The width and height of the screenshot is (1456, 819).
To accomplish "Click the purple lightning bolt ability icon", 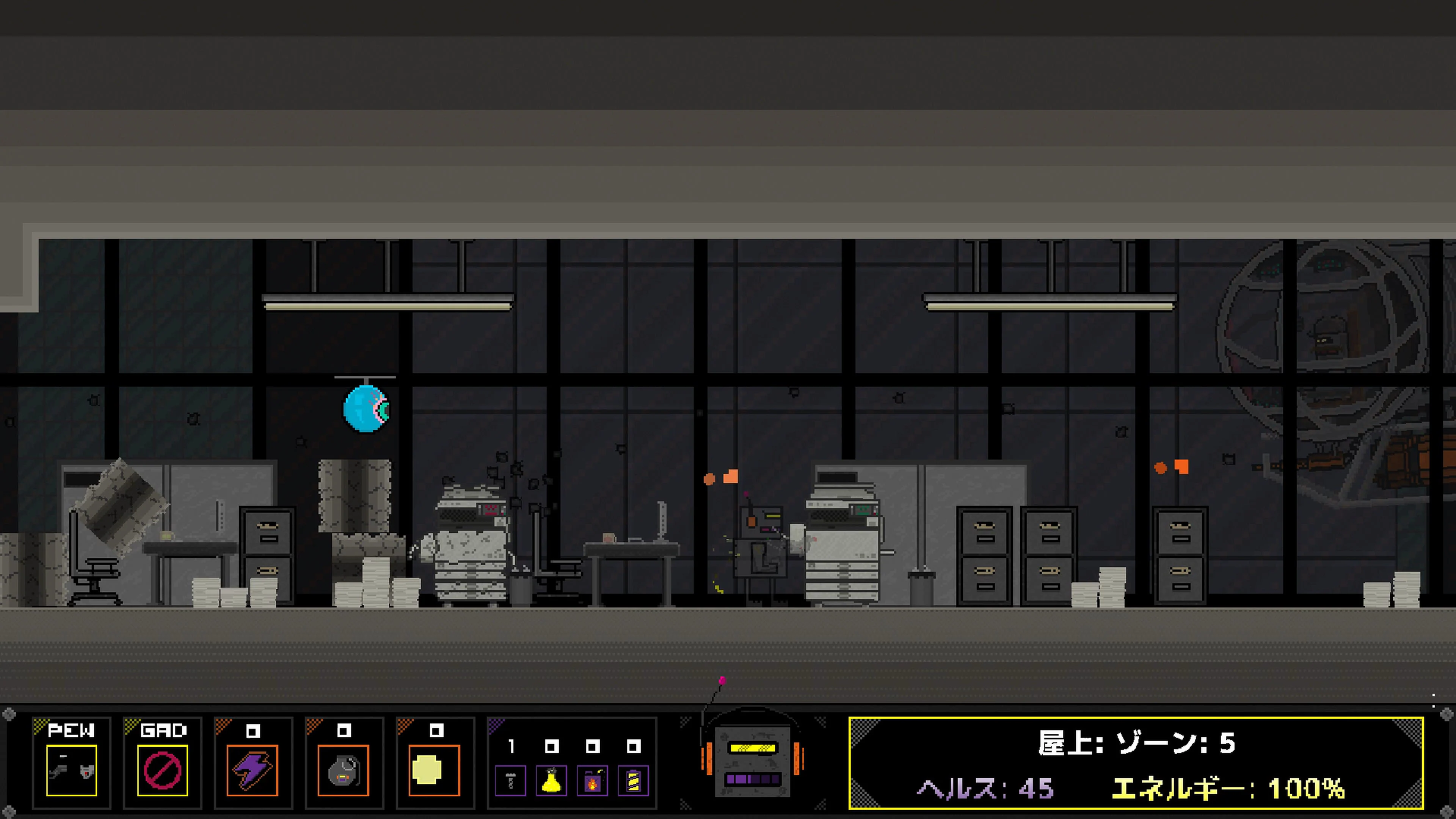I will (253, 770).
